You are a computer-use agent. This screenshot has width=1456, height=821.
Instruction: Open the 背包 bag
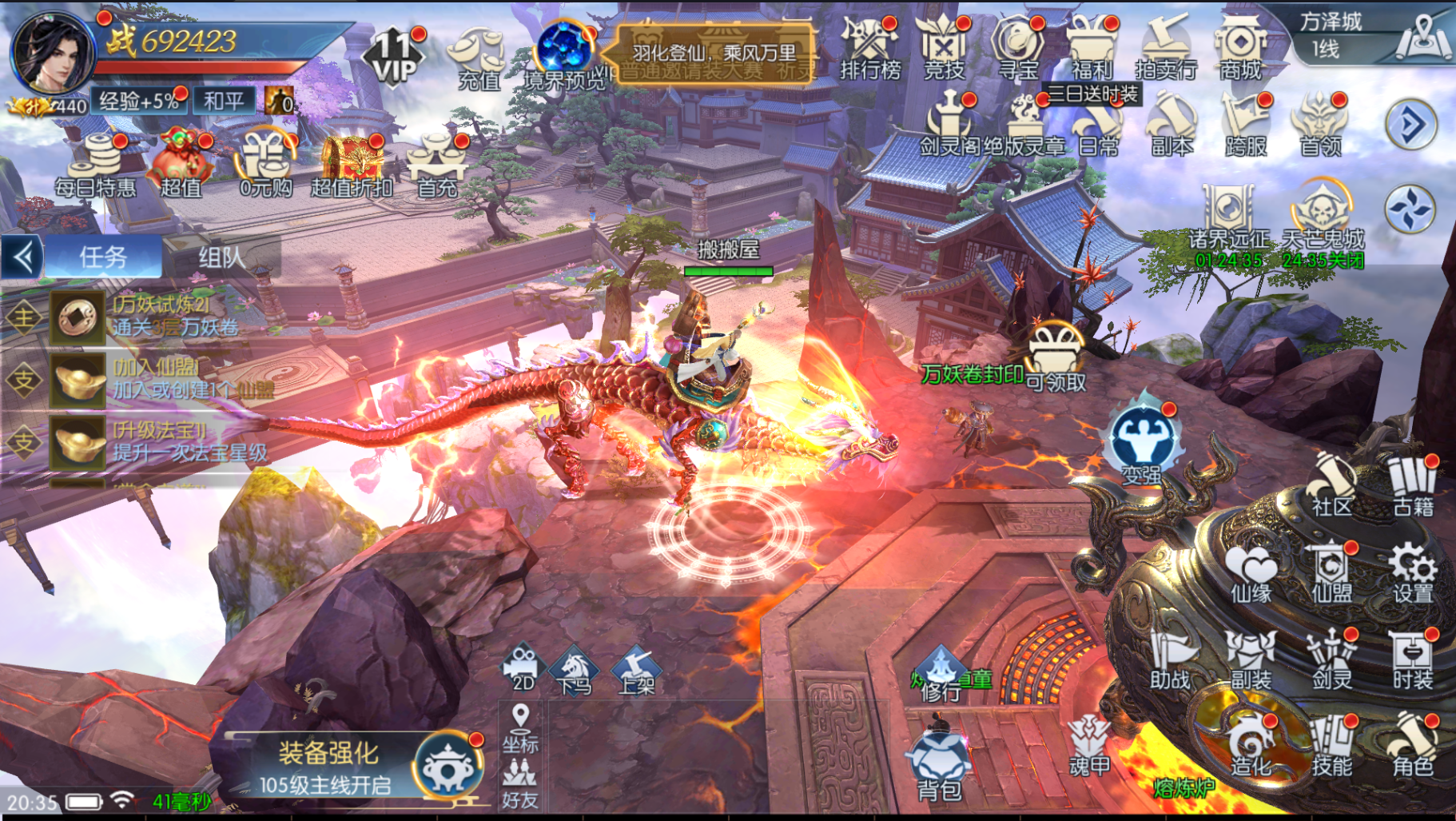pos(939,766)
